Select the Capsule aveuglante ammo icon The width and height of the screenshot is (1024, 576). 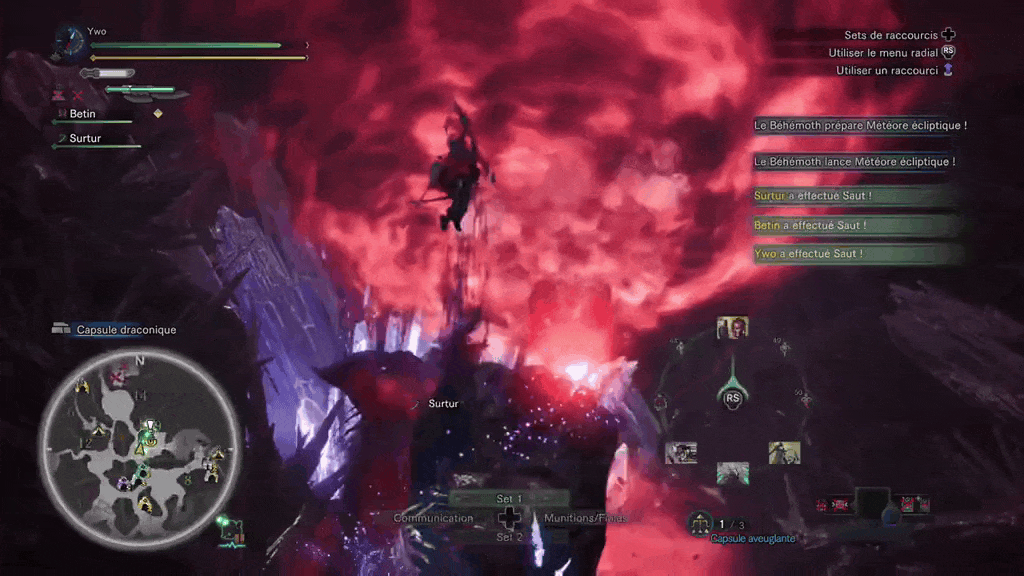[x=700, y=522]
